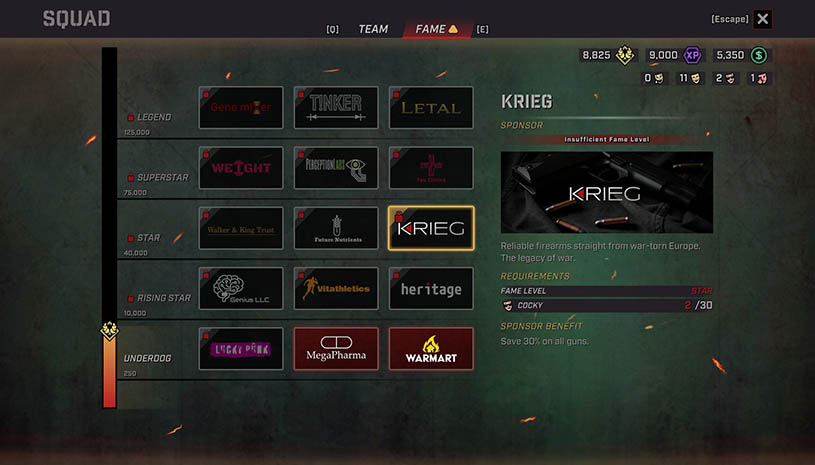Pick the Letal sponsor tile
Viewport: 815px width, 465px height.
point(431,107)
